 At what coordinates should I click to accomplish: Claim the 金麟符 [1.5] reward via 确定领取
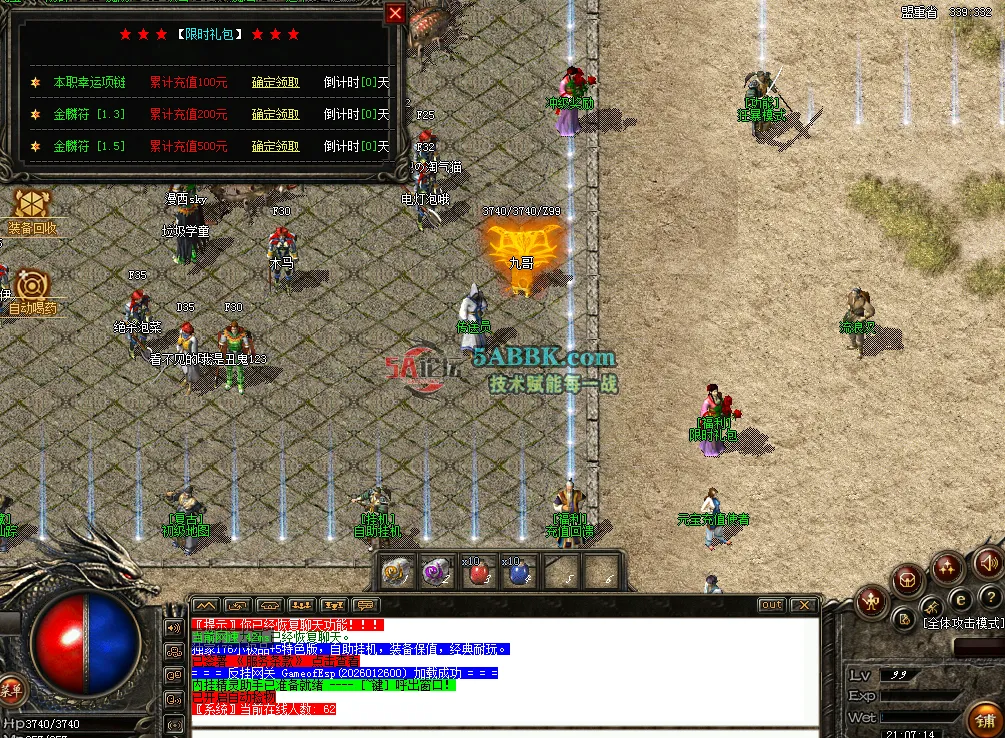coord(275,146)
